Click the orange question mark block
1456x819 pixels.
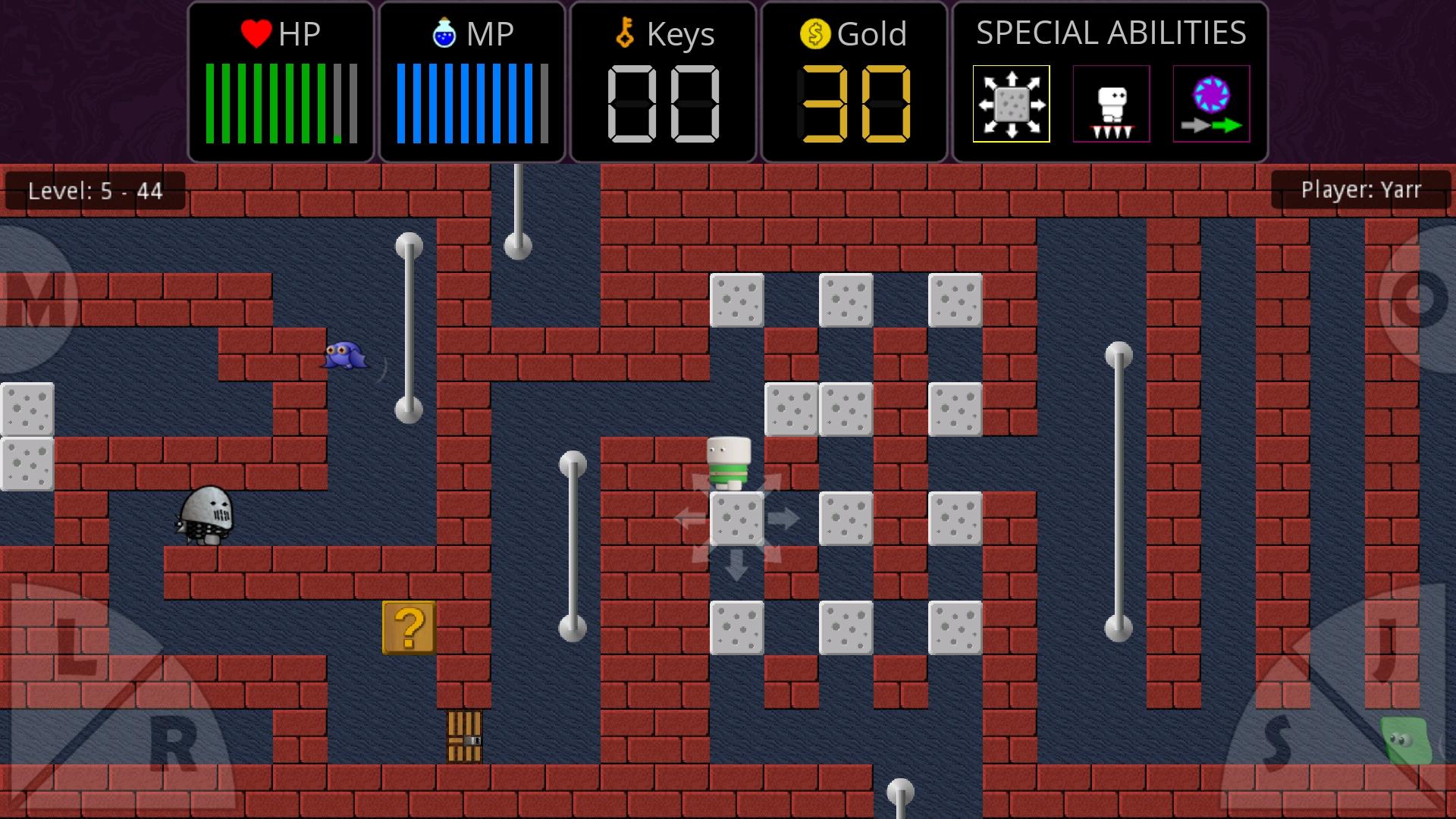pos(408,629)
